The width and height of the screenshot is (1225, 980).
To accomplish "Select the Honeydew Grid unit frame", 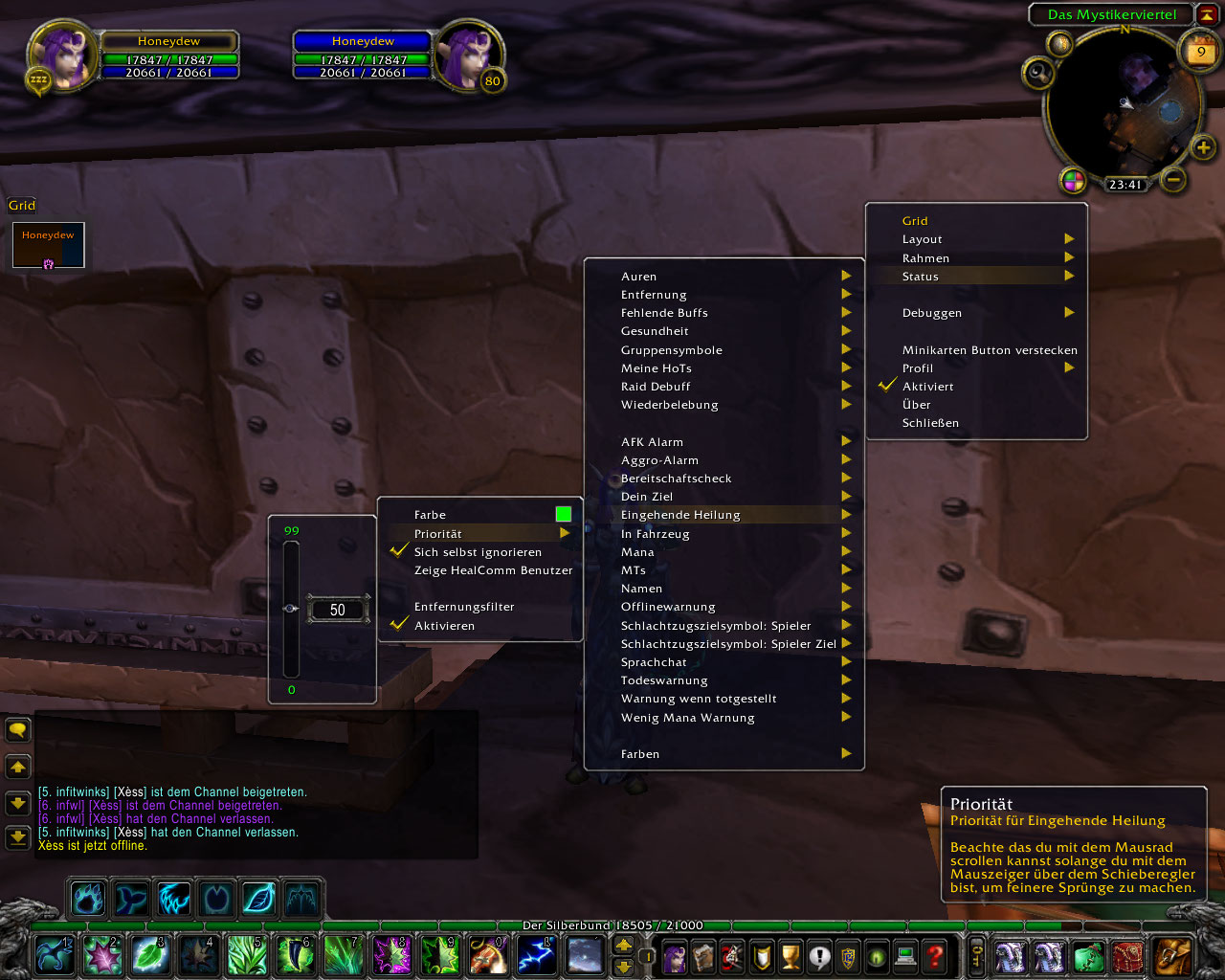I will coord(49,245).
